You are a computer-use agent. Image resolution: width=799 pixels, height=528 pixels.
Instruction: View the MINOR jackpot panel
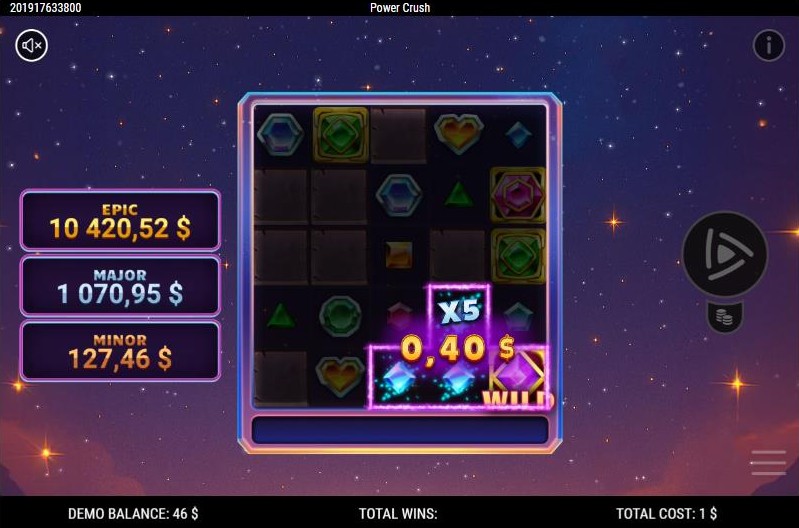120,351
